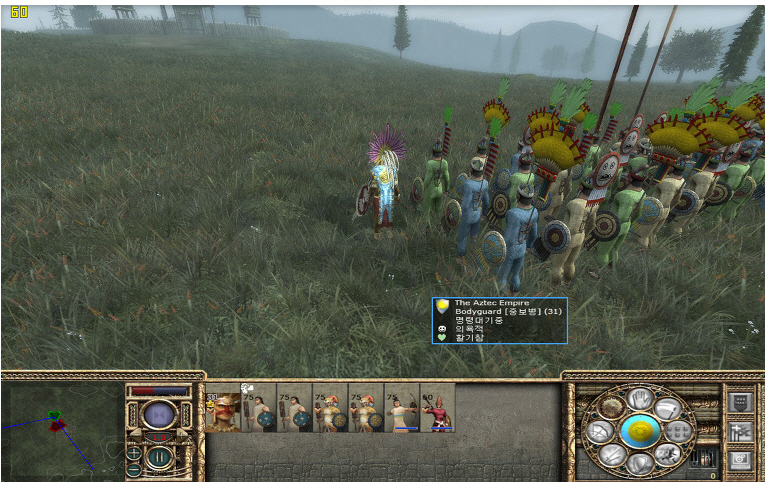Click the central yellow faction emblem
This screenshot has width=772, height=488.
[x=640, y=432]
